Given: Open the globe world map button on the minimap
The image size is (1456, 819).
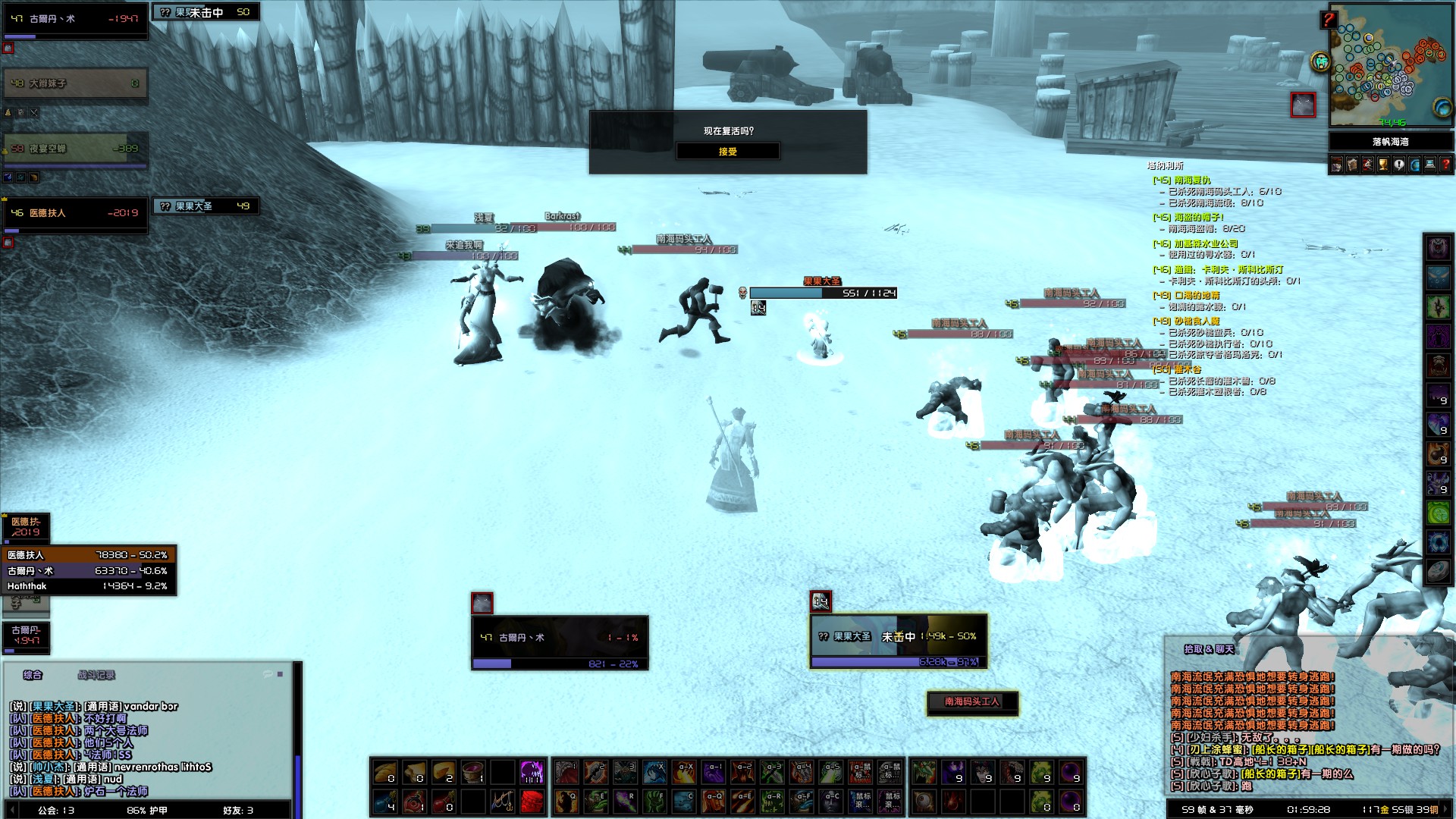Looking at the screenshot, I should [x=1442, y=108].
